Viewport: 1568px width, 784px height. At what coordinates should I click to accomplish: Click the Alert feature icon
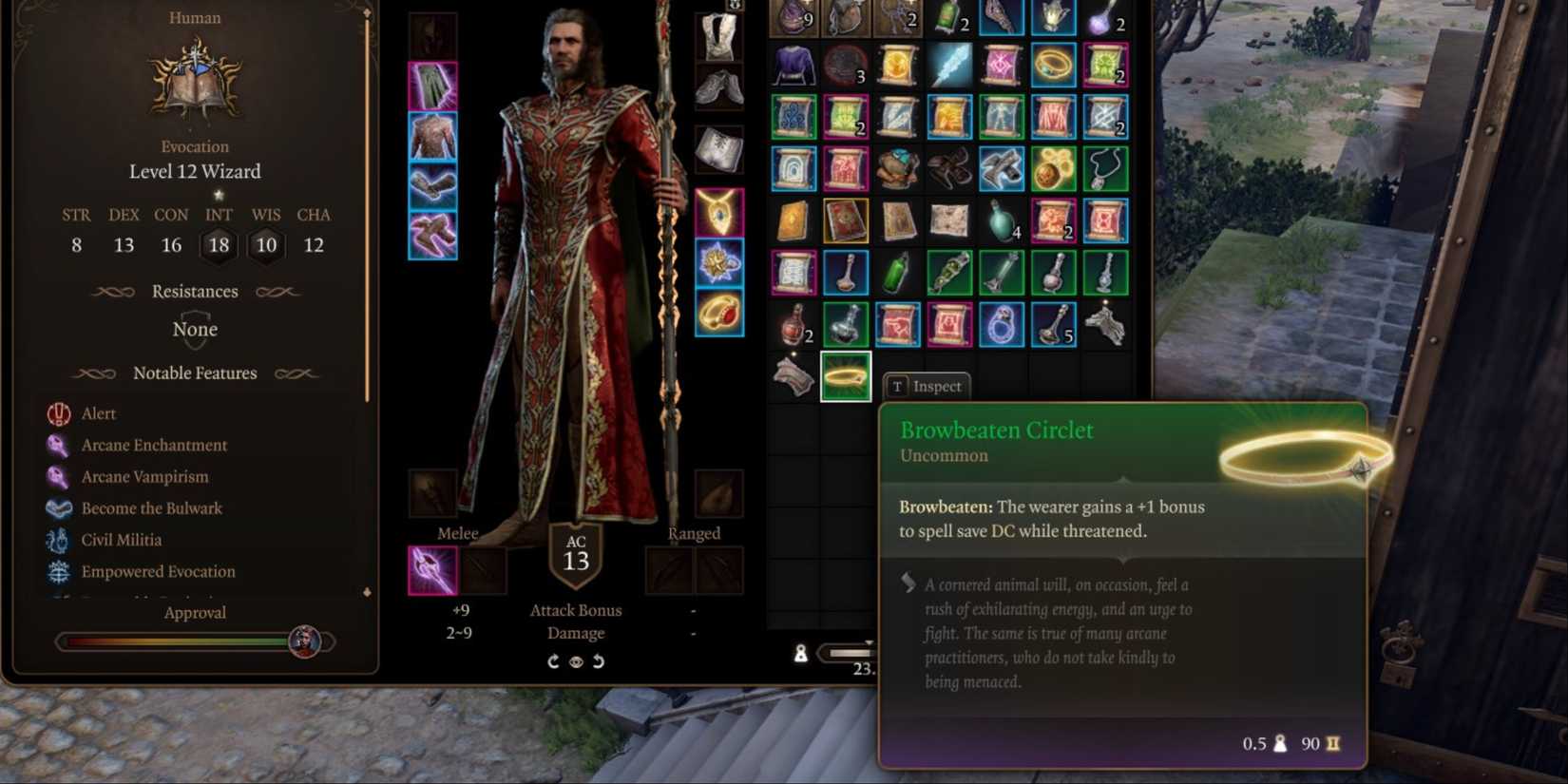pos(58,413)
